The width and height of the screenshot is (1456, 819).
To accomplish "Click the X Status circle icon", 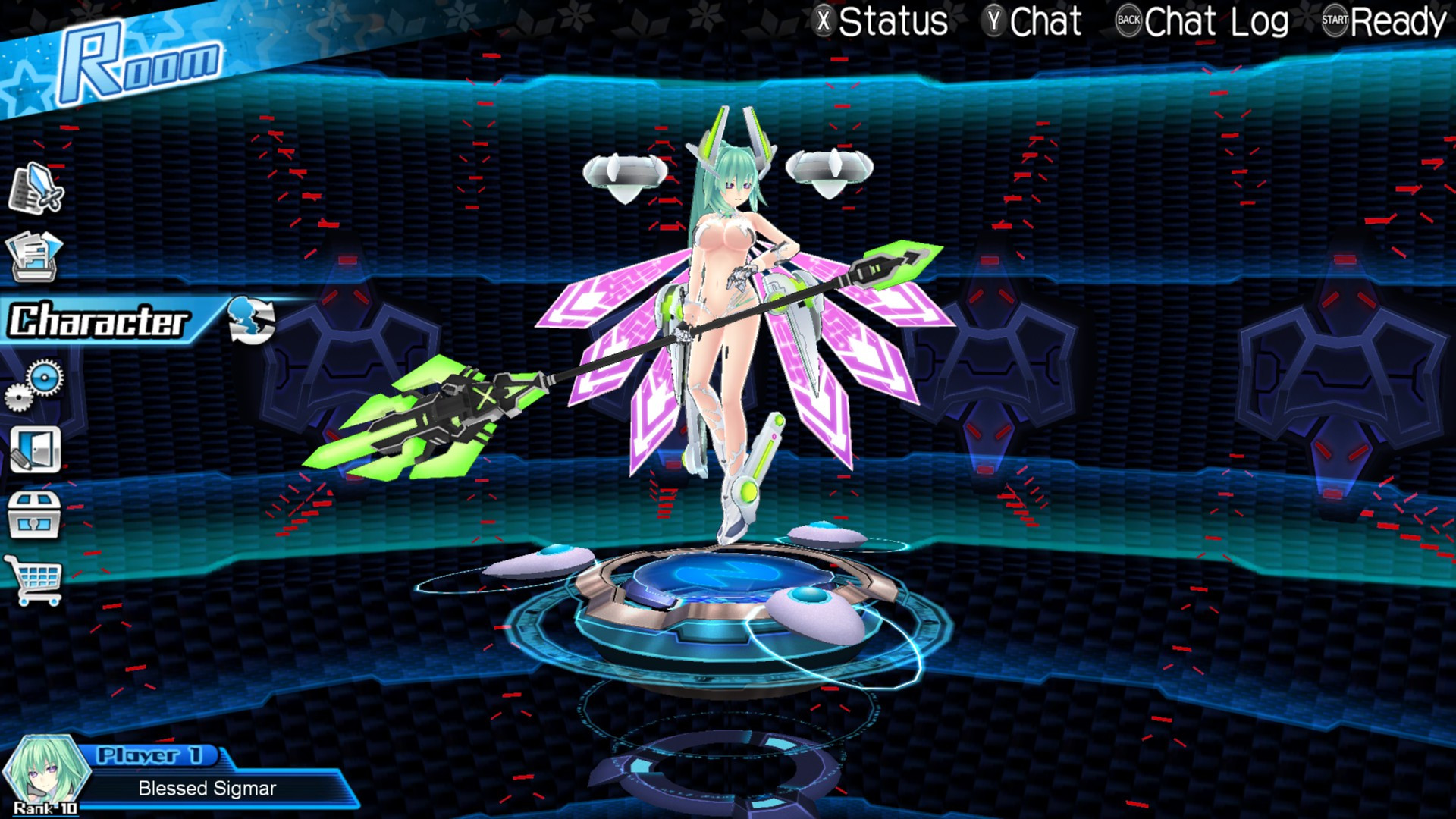I will (x=823, y=20).
